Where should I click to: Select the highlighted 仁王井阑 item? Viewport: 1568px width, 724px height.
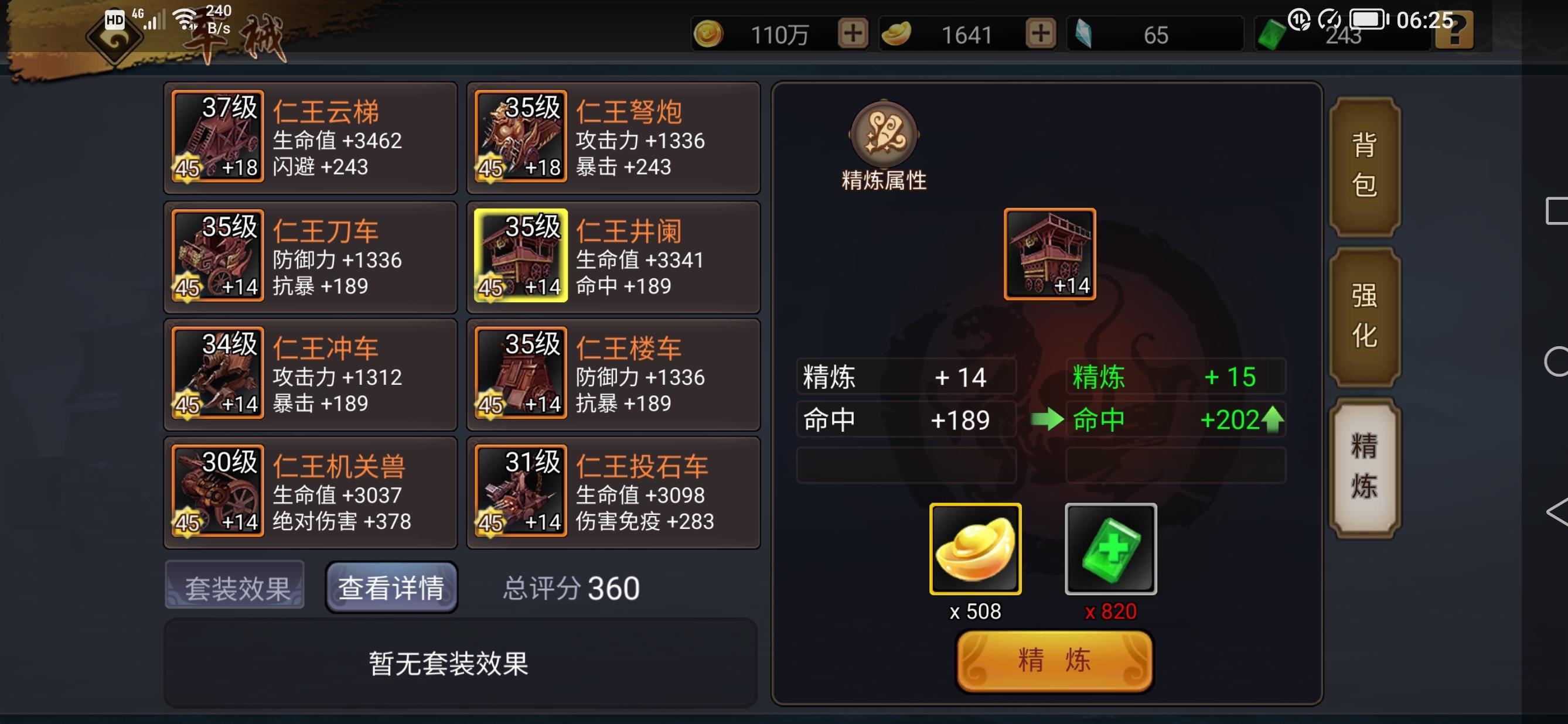pos(520,257)
